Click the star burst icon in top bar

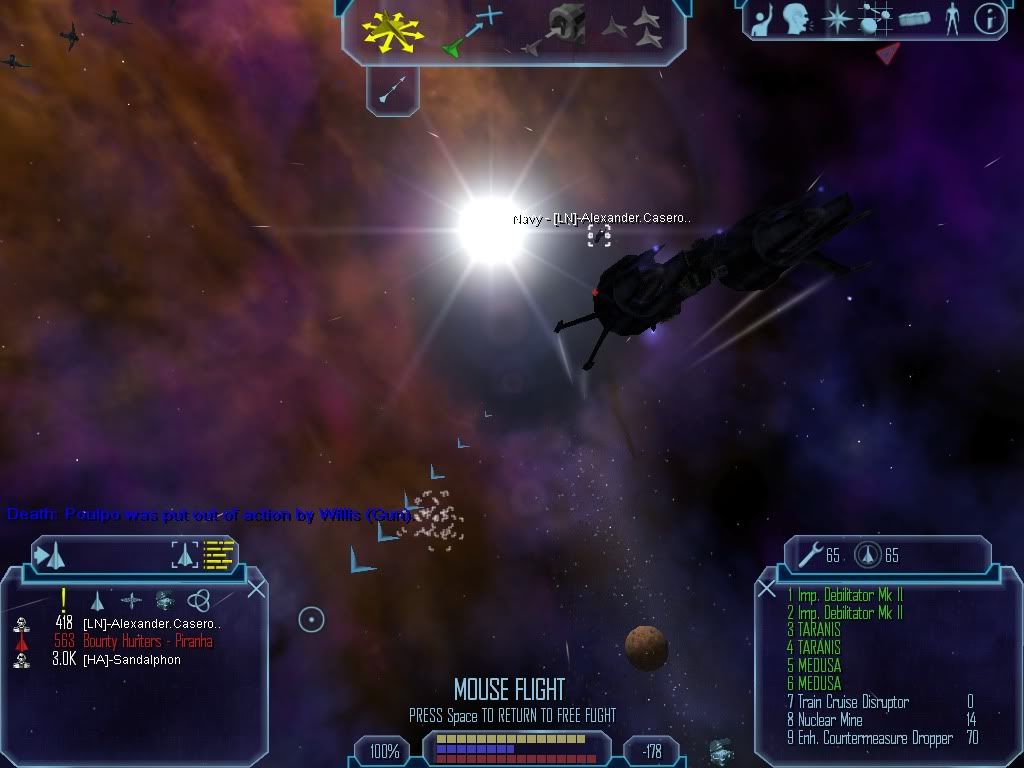835,19
